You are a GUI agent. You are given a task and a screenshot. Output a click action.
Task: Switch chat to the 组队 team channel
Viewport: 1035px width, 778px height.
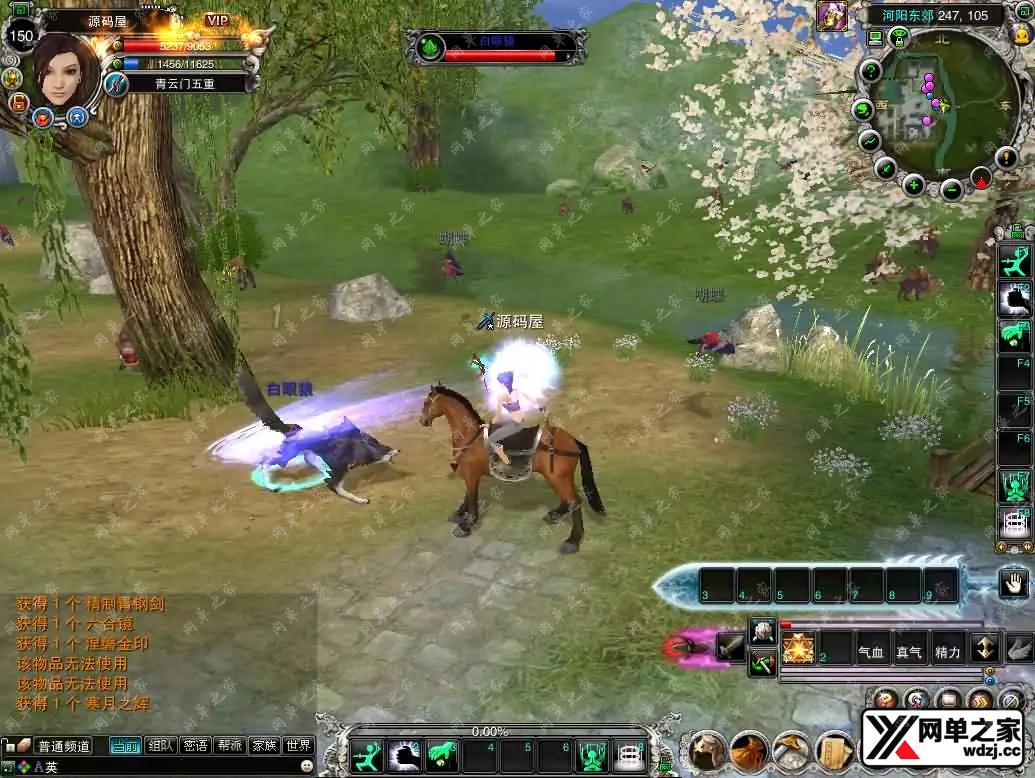point(160,746)
